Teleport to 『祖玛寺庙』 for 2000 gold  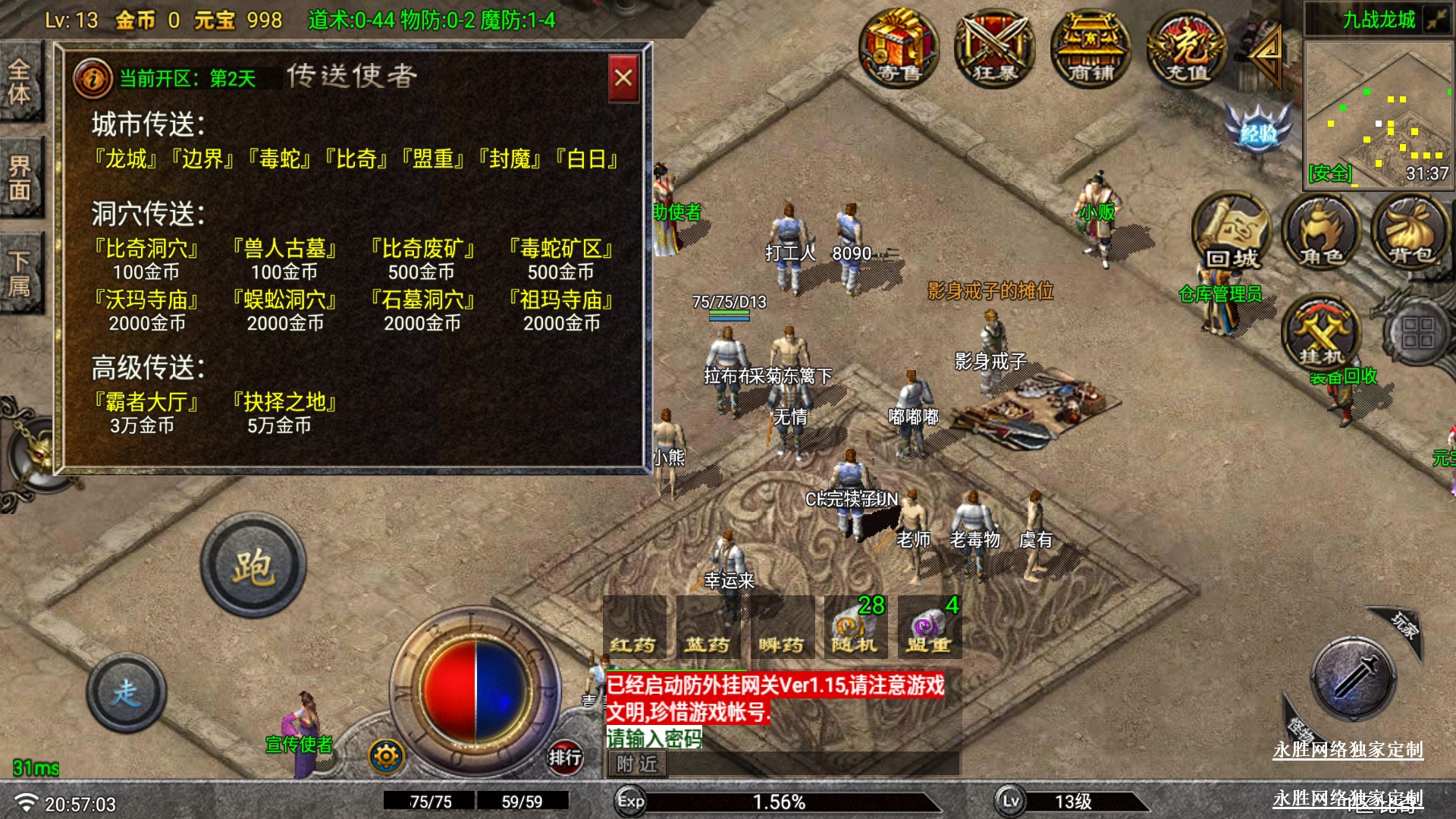click(x=561, y=300)
